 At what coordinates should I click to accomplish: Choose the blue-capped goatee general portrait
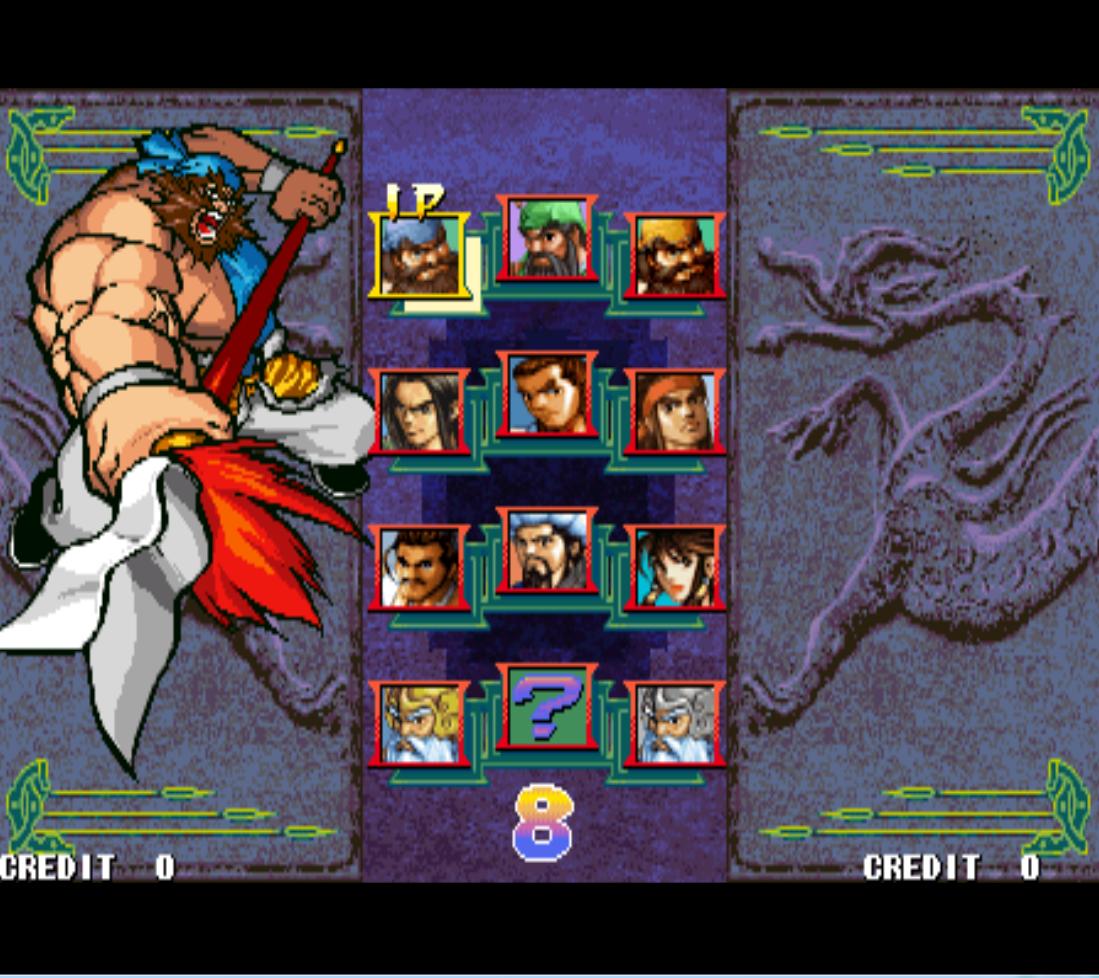click(x=547, y=550)
